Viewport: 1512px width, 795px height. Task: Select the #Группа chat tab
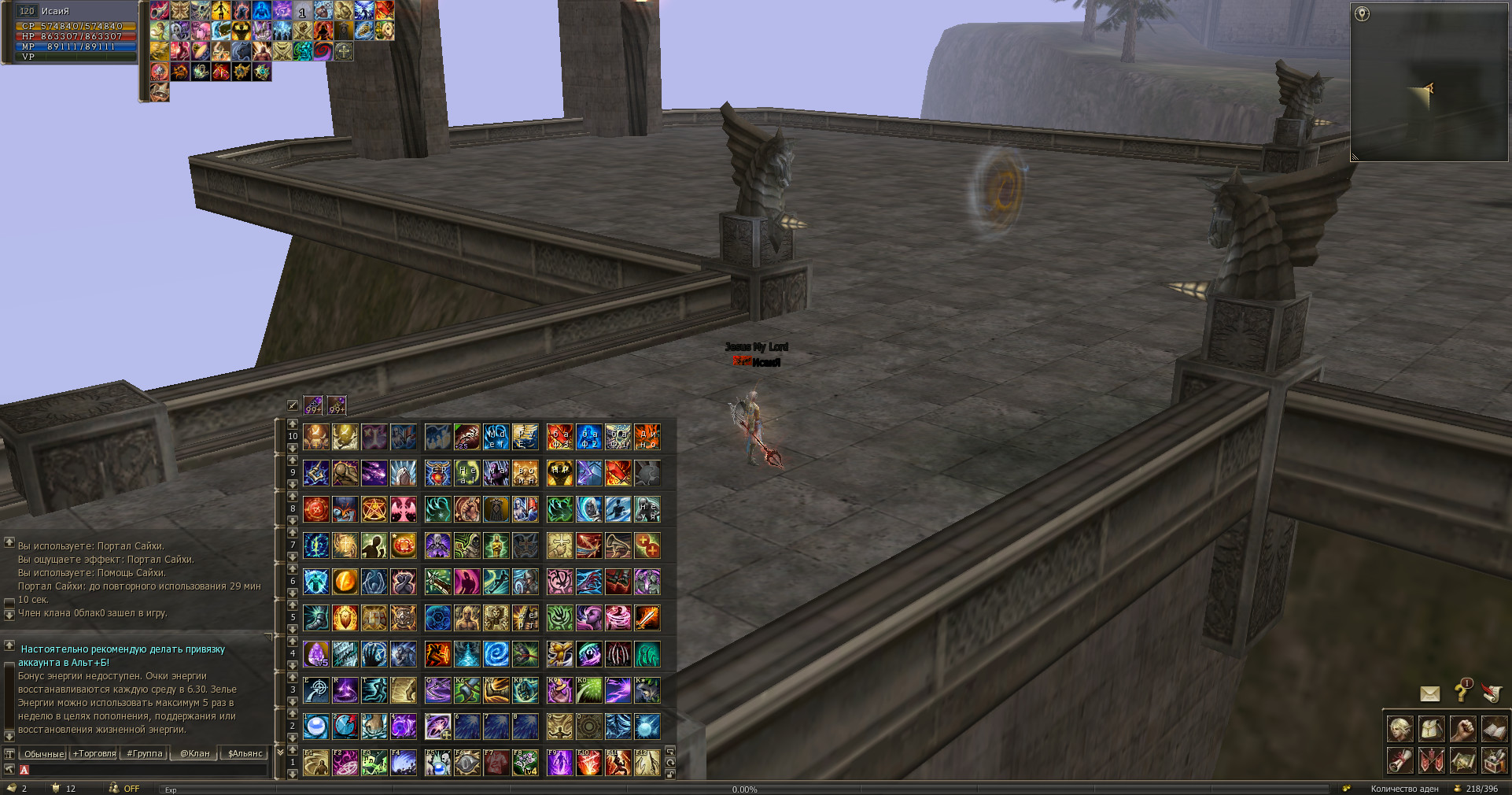point(145,753)
